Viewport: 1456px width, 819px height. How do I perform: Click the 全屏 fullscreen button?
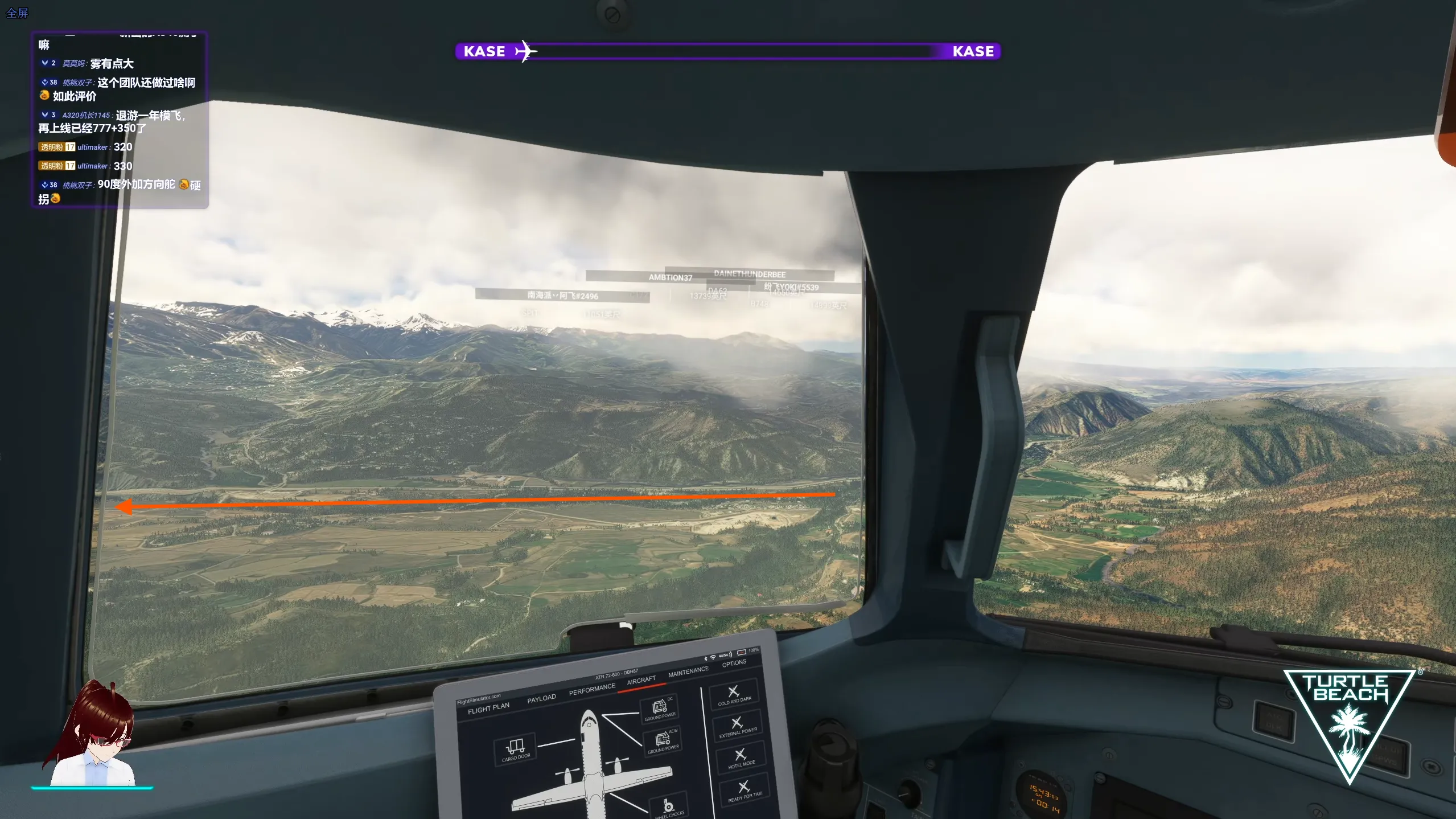tap(17, 13)
